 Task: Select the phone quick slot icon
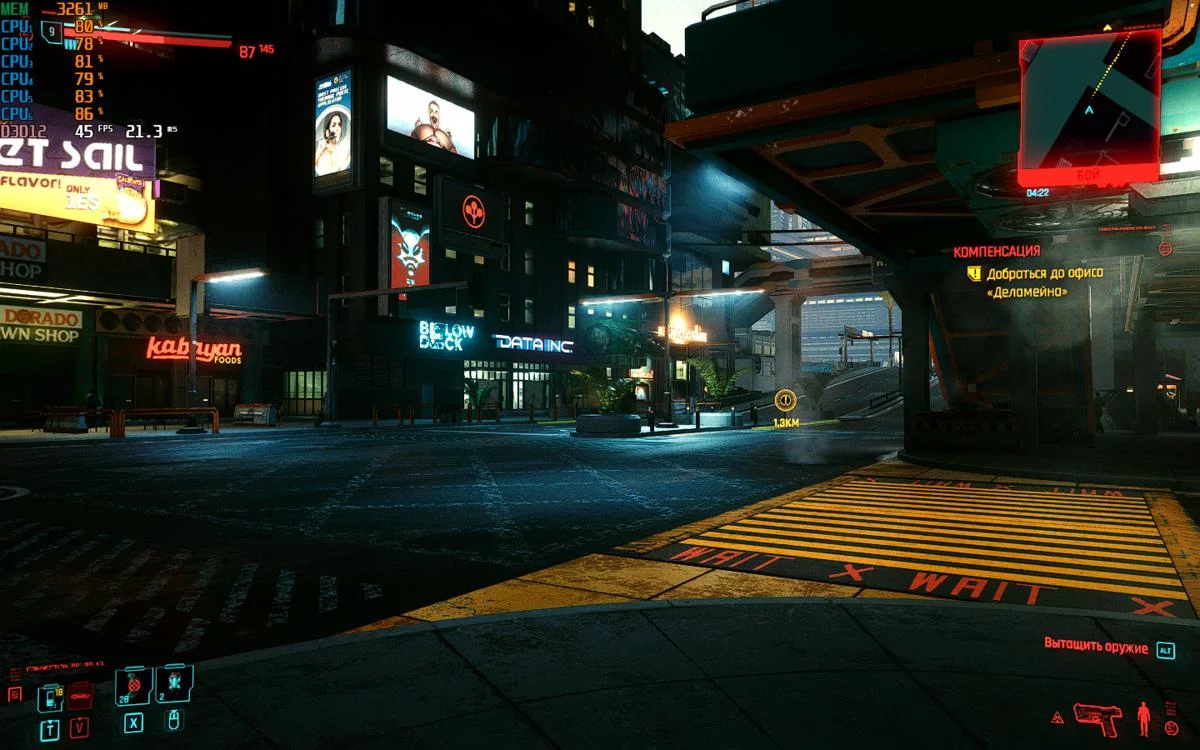pos(50,697)
